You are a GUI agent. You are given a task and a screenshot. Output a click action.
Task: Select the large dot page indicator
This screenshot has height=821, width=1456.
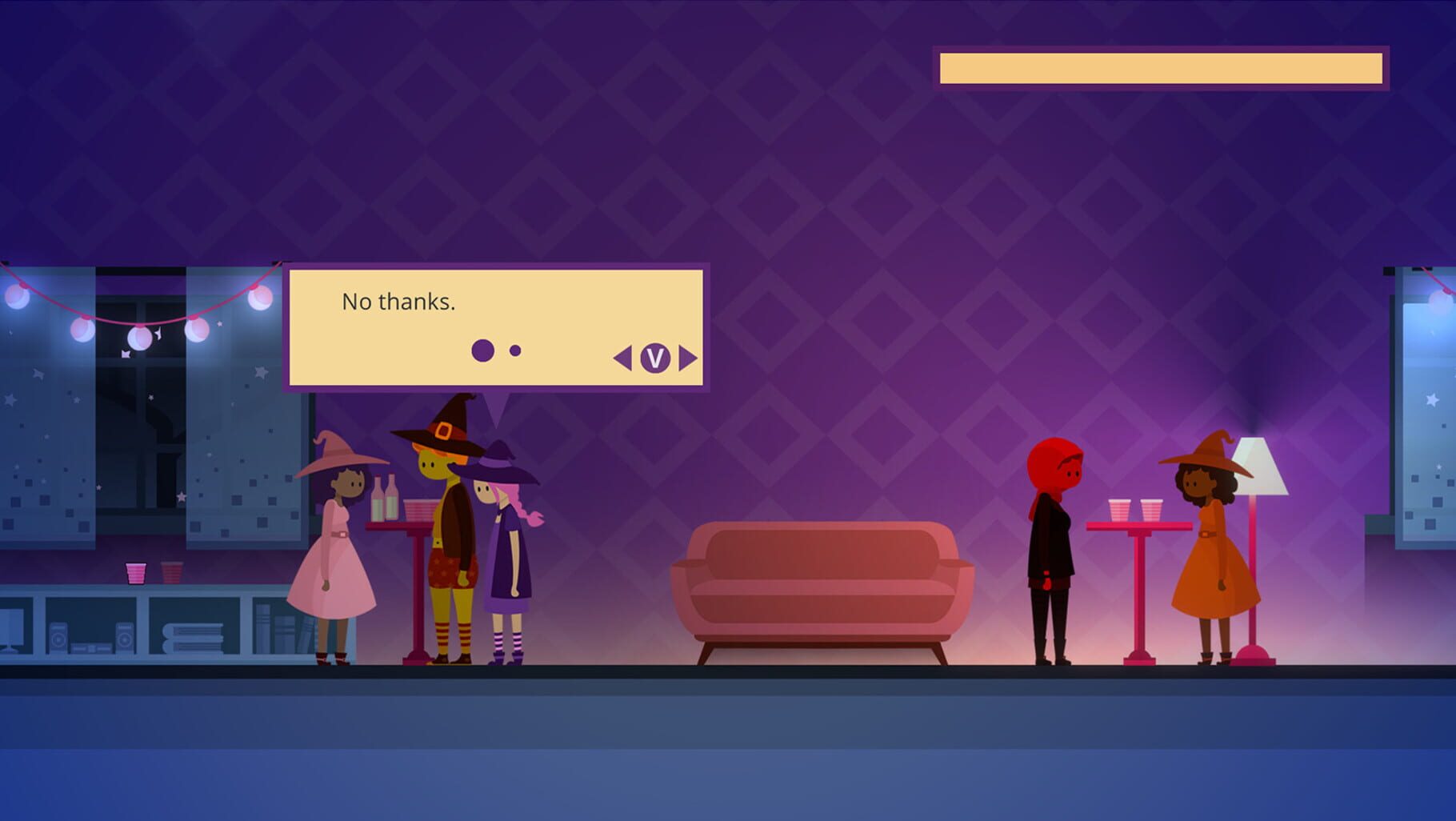pos(484,350)
